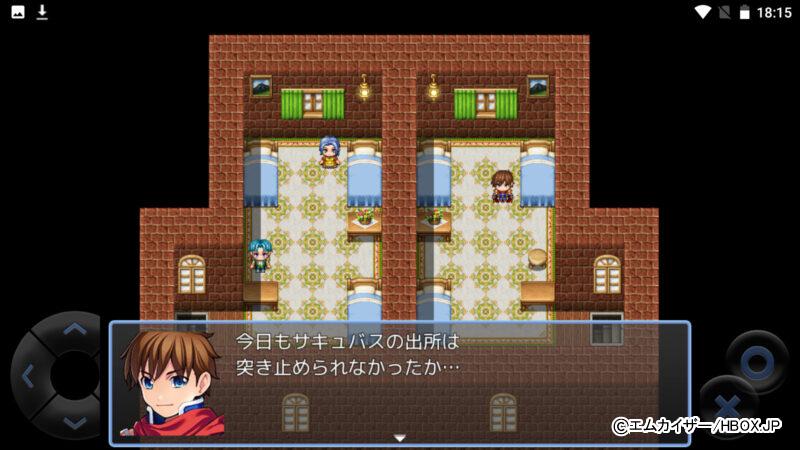Viewport: 800px width, 450px height.
Task: Tap the virtual d-pad up arrow
Action: pos(73,329)
